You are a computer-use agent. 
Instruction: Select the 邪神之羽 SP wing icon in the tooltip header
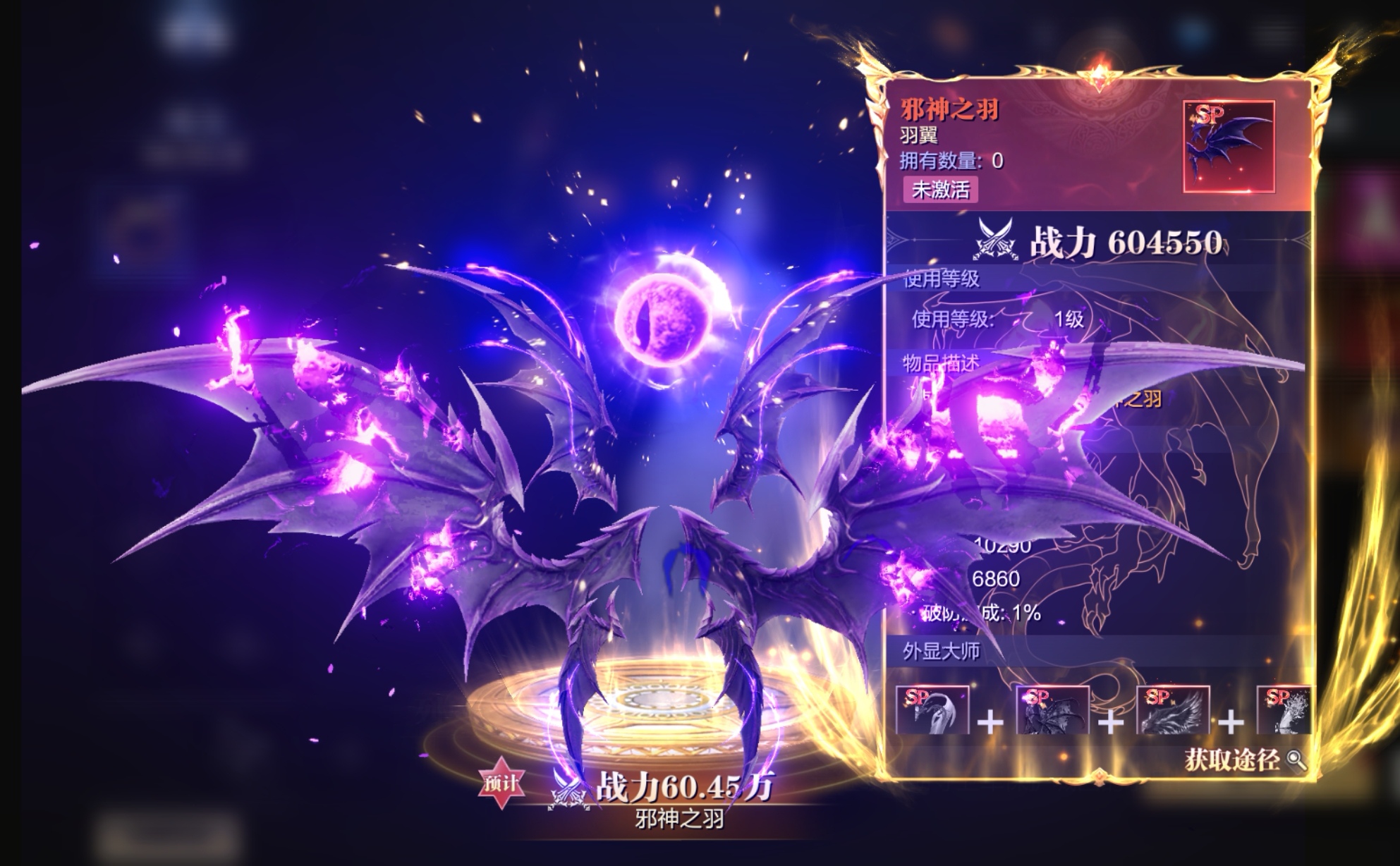coord(1229,147)
